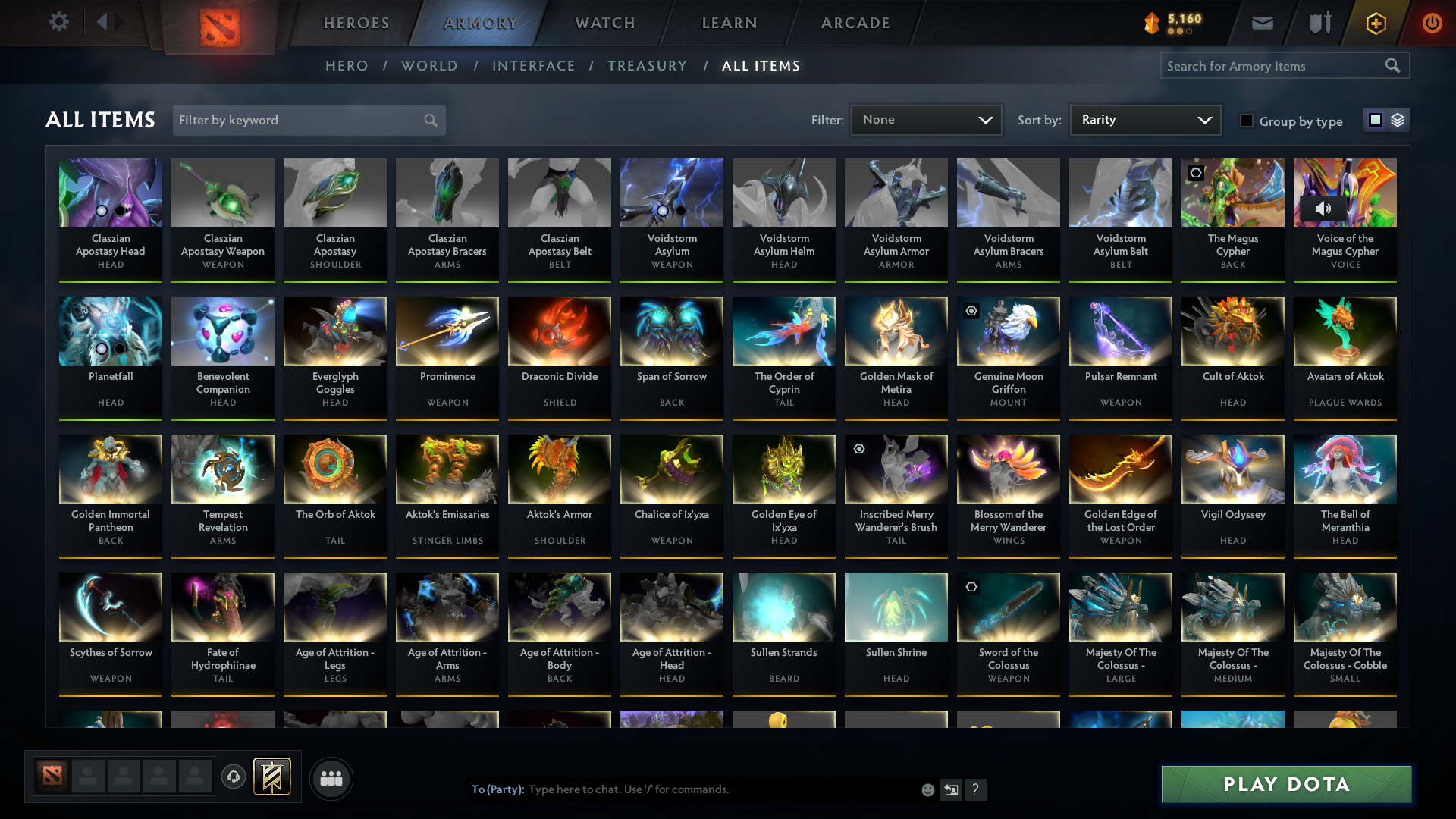
Task: Click the chat help question mark button
Action: pyautogui.click(x=976, y=789)
